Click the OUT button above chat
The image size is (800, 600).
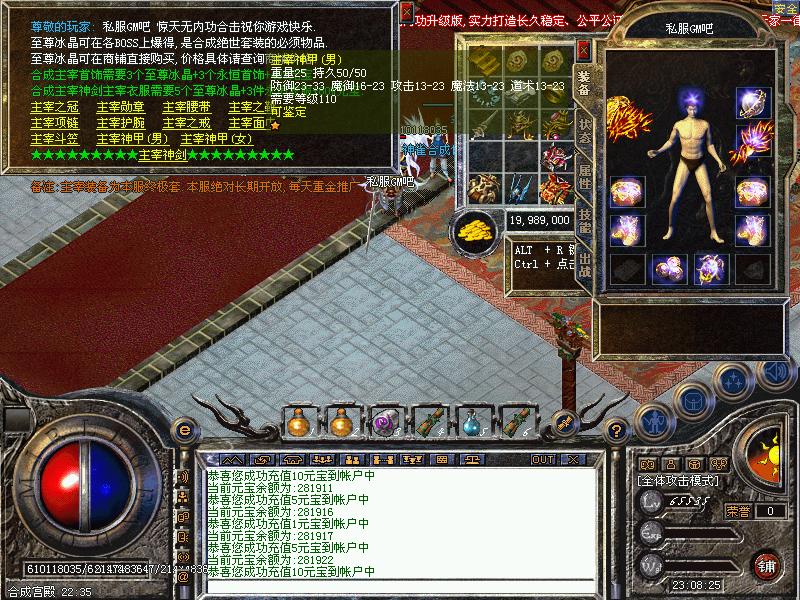tap(543, 459)
